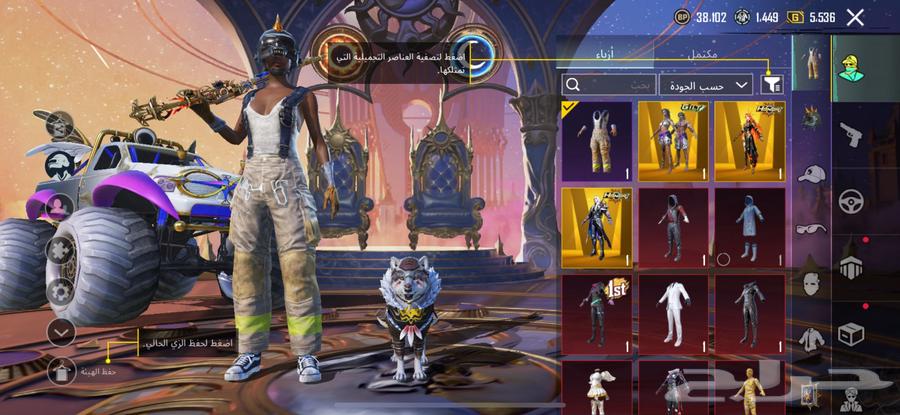Open the filter owned cosmetics button
900x415 pixels.
coord(771,84)
